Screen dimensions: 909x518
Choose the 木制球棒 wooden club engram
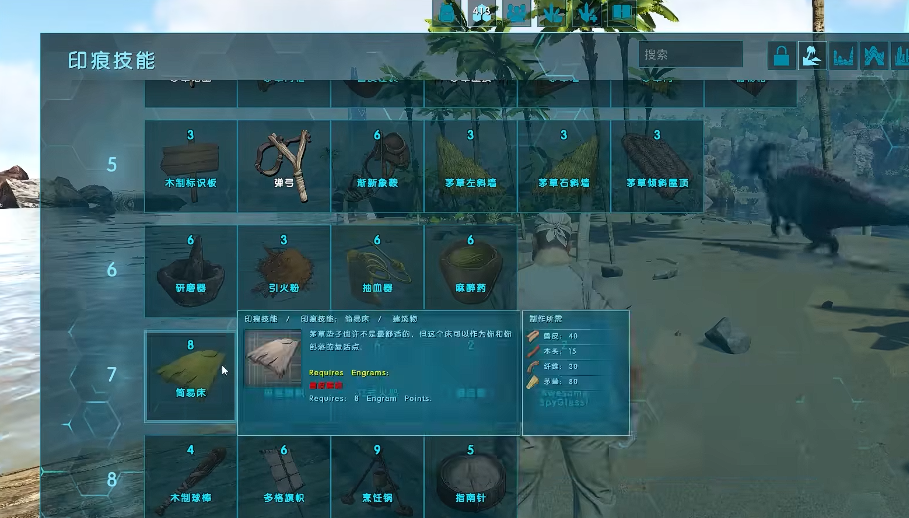[191, 477]
